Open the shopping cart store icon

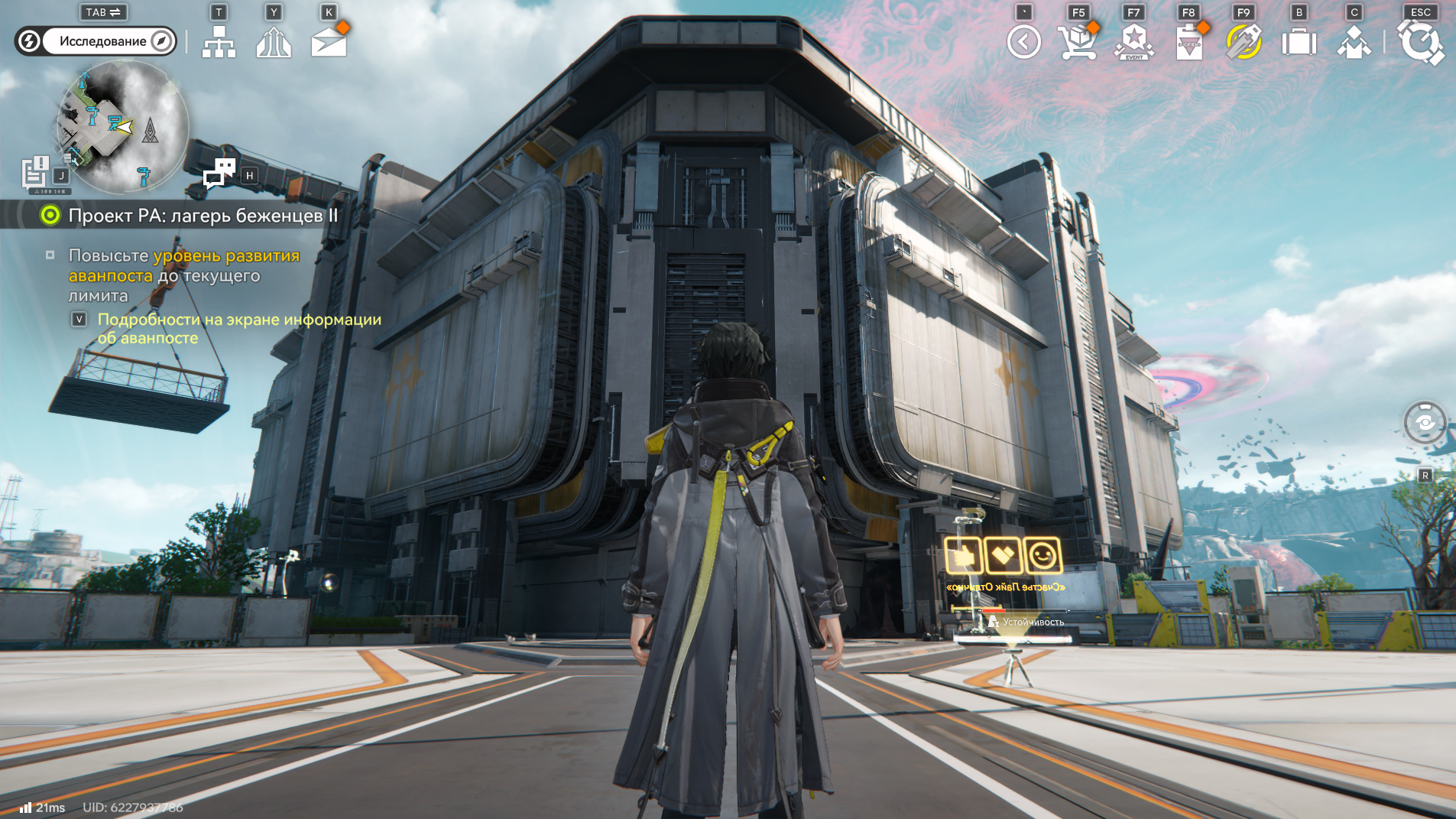1078,42
